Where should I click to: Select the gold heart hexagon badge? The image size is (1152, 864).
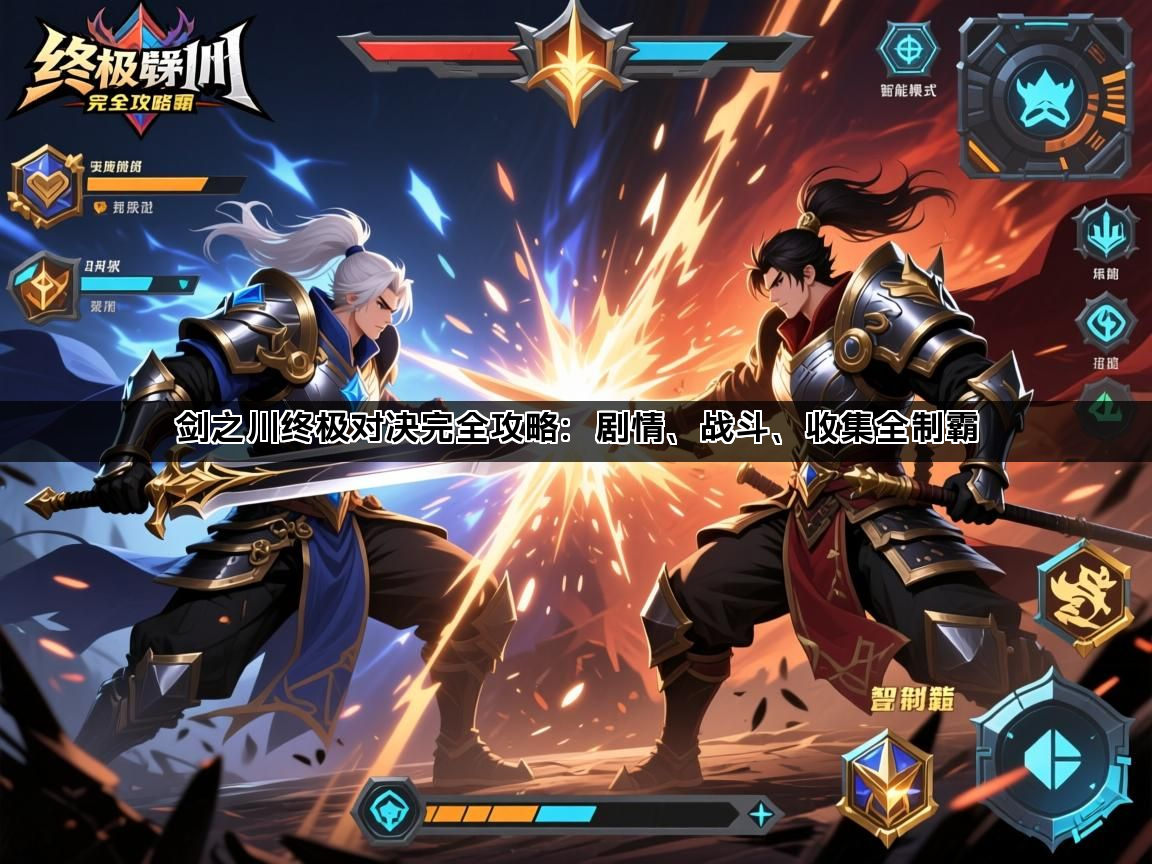[46, 186]
